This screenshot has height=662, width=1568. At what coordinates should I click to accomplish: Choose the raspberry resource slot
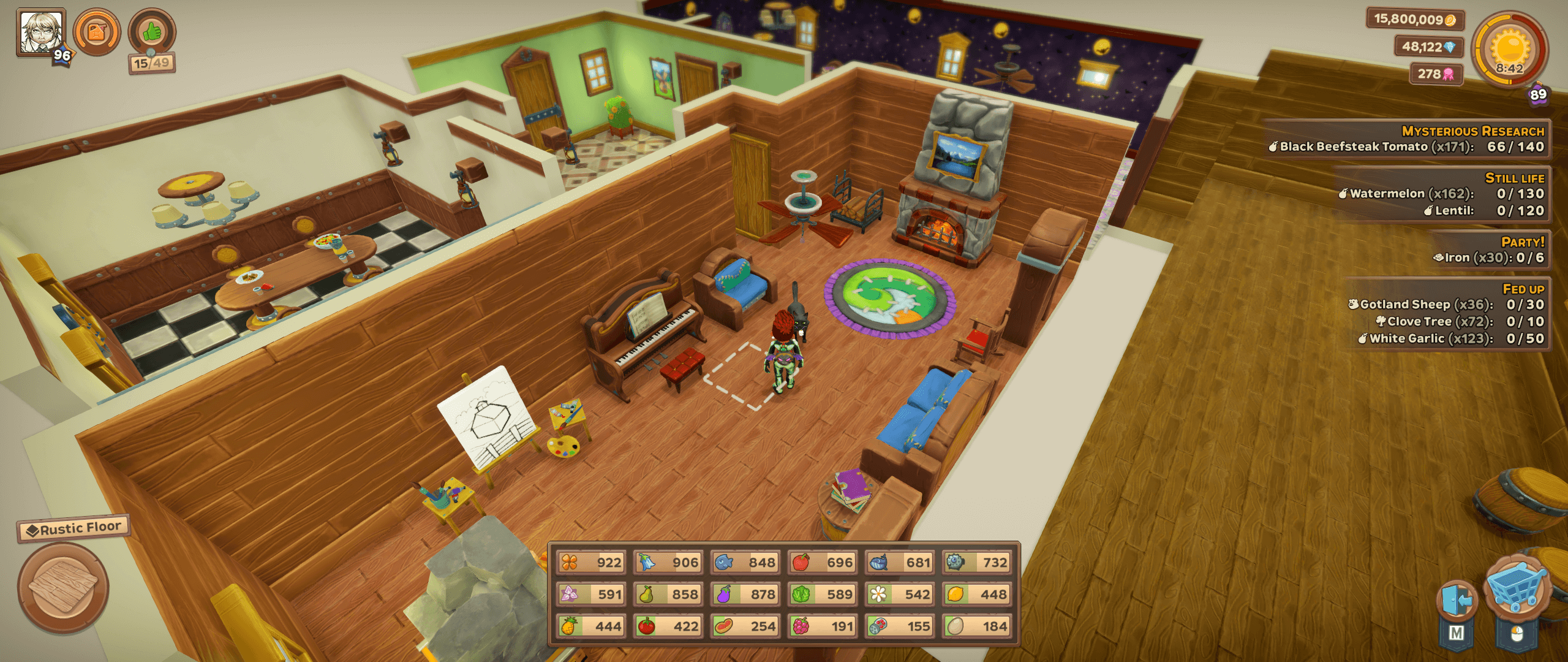[822, 626]
